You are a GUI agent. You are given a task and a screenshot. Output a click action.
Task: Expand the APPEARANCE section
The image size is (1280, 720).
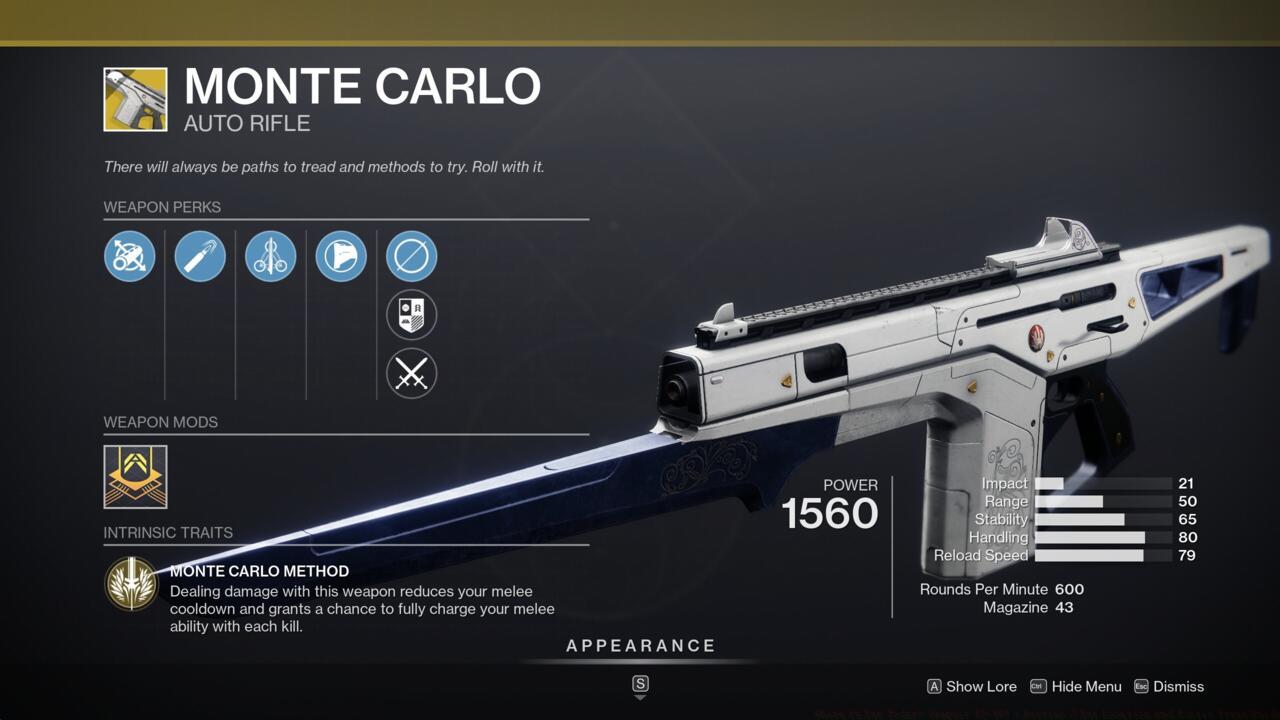640,645
